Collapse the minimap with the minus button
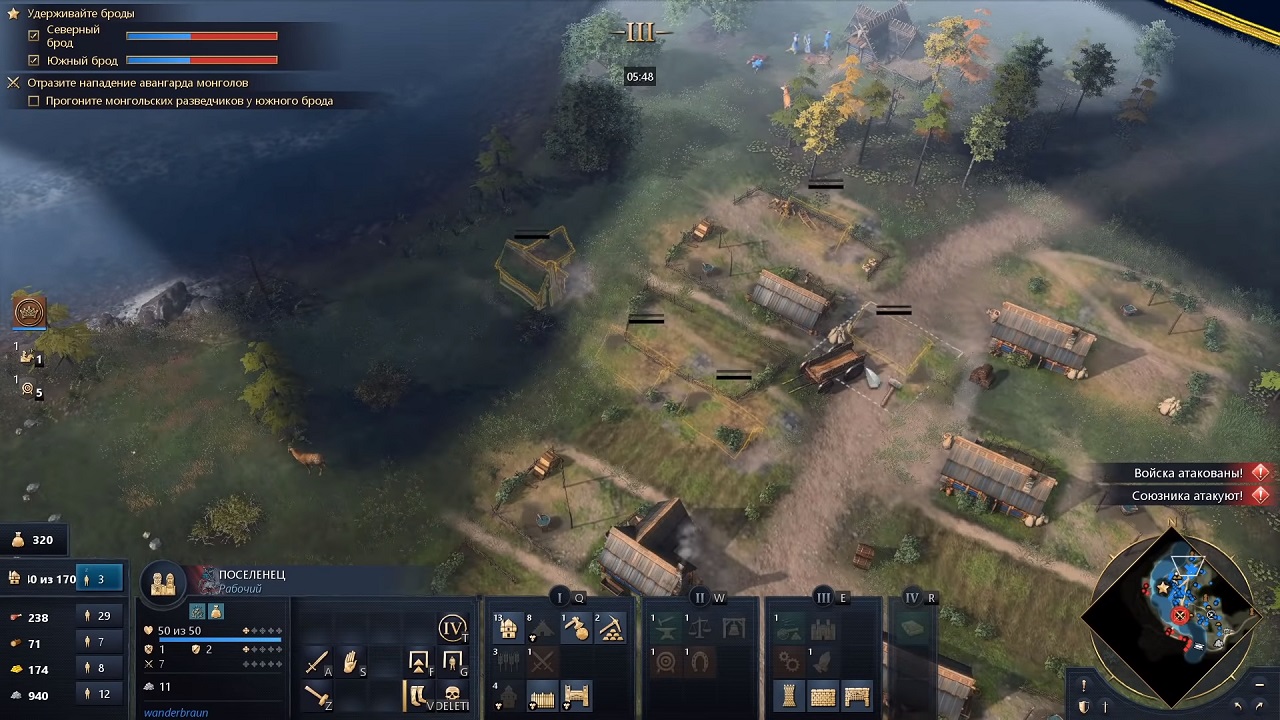The width and height of the screenshot is (1280, 720). click(1259, 685)
